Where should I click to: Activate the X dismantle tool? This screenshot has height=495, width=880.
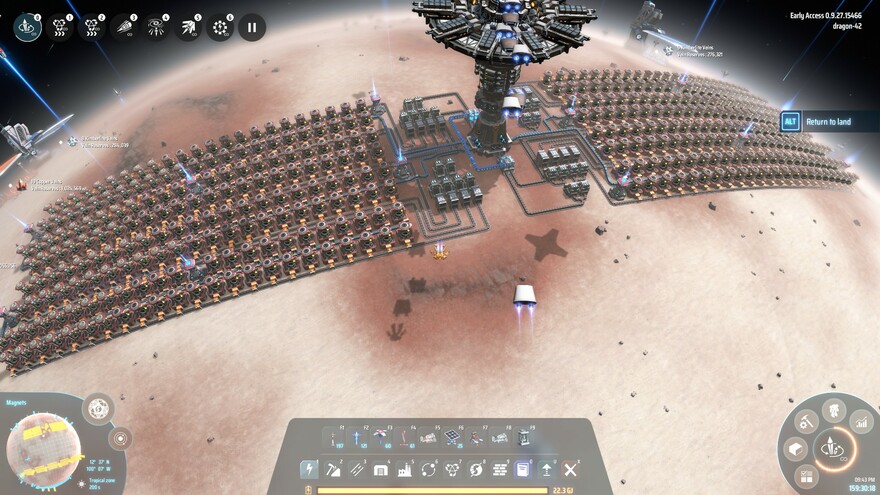(571, 469)
